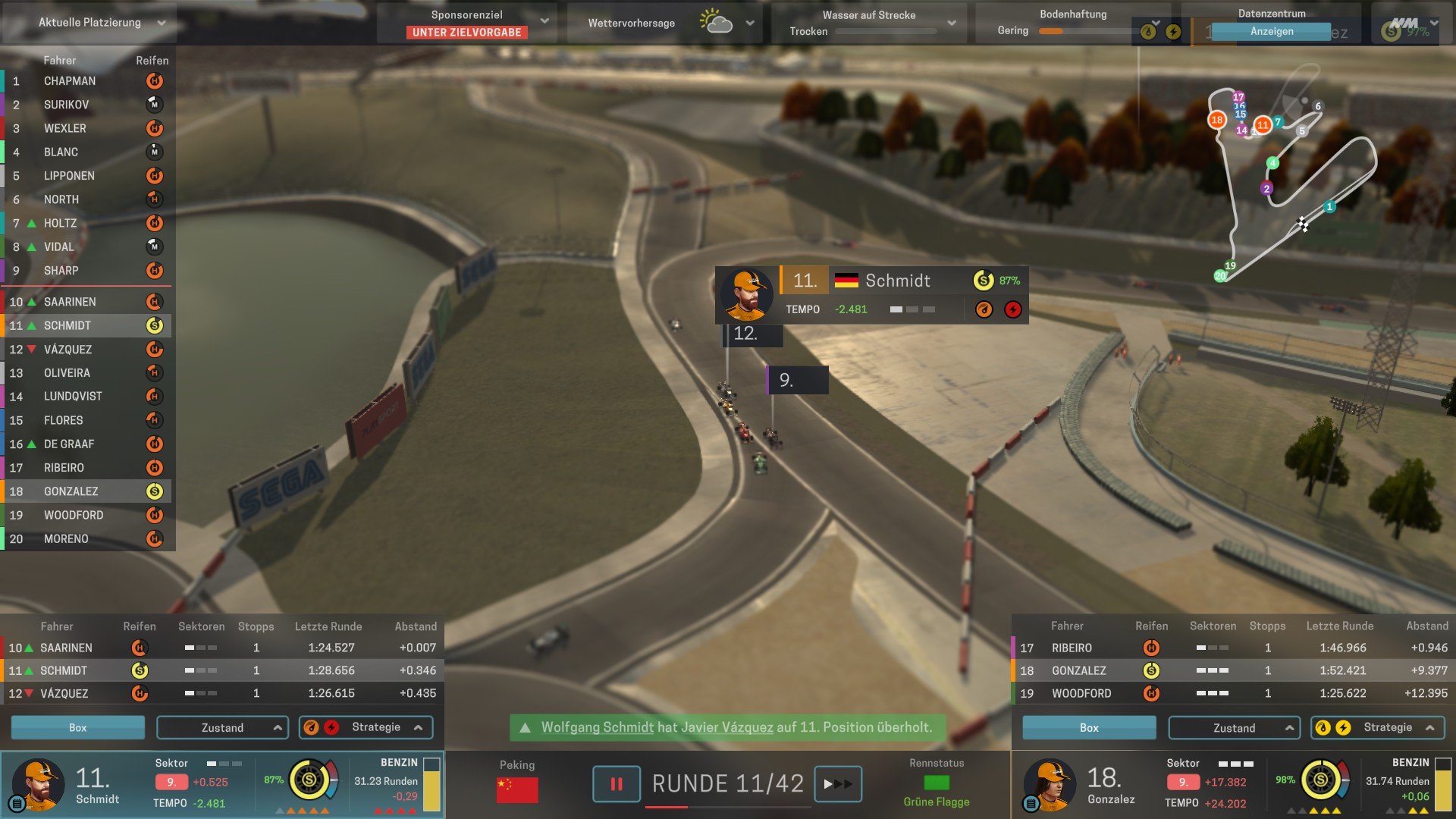Expand the Sponsorenziel panel
Viewport: 1456px width, 819px height.
pos(544,21)
